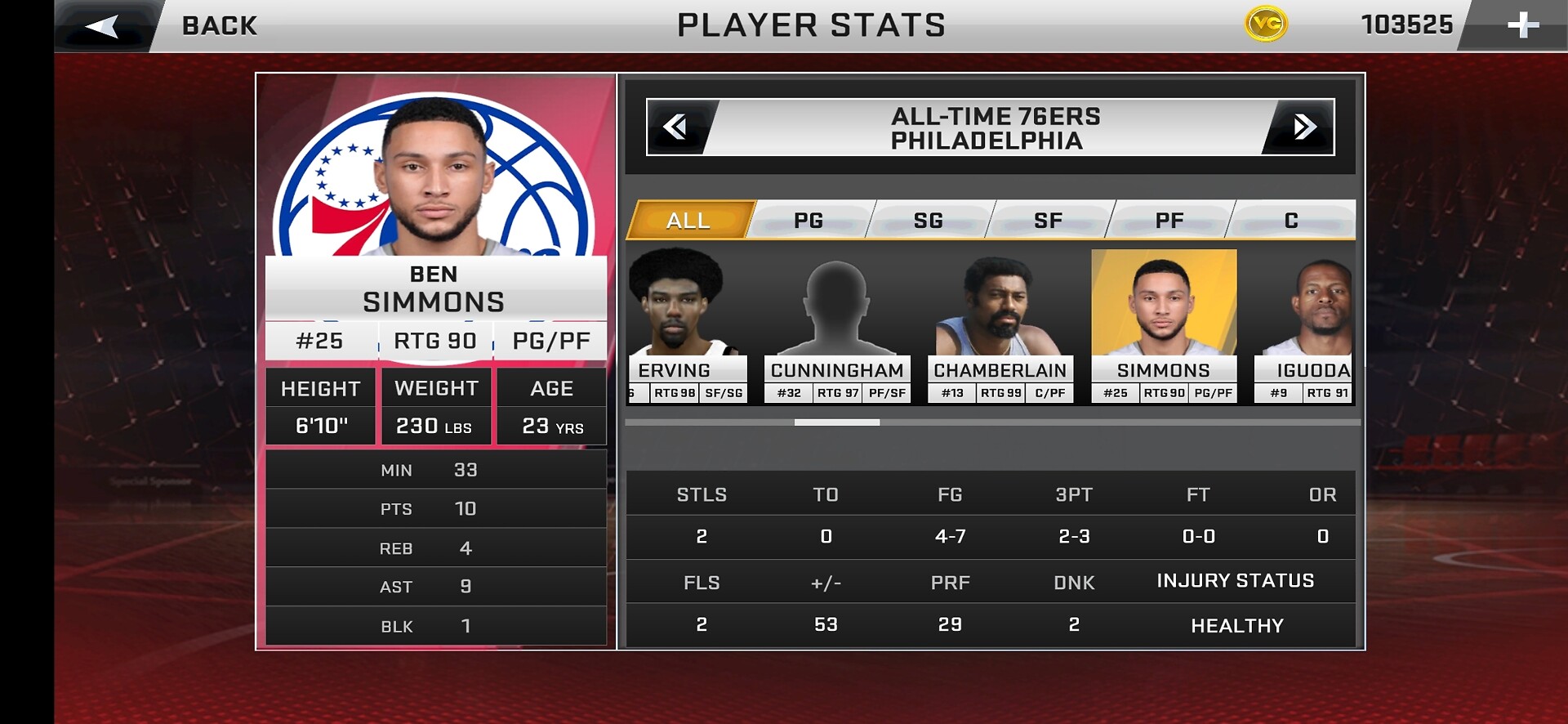This screenshot has height=724, width=1568.
Task: Select the highlighted Simmons player card
Action: [1164, 327]
